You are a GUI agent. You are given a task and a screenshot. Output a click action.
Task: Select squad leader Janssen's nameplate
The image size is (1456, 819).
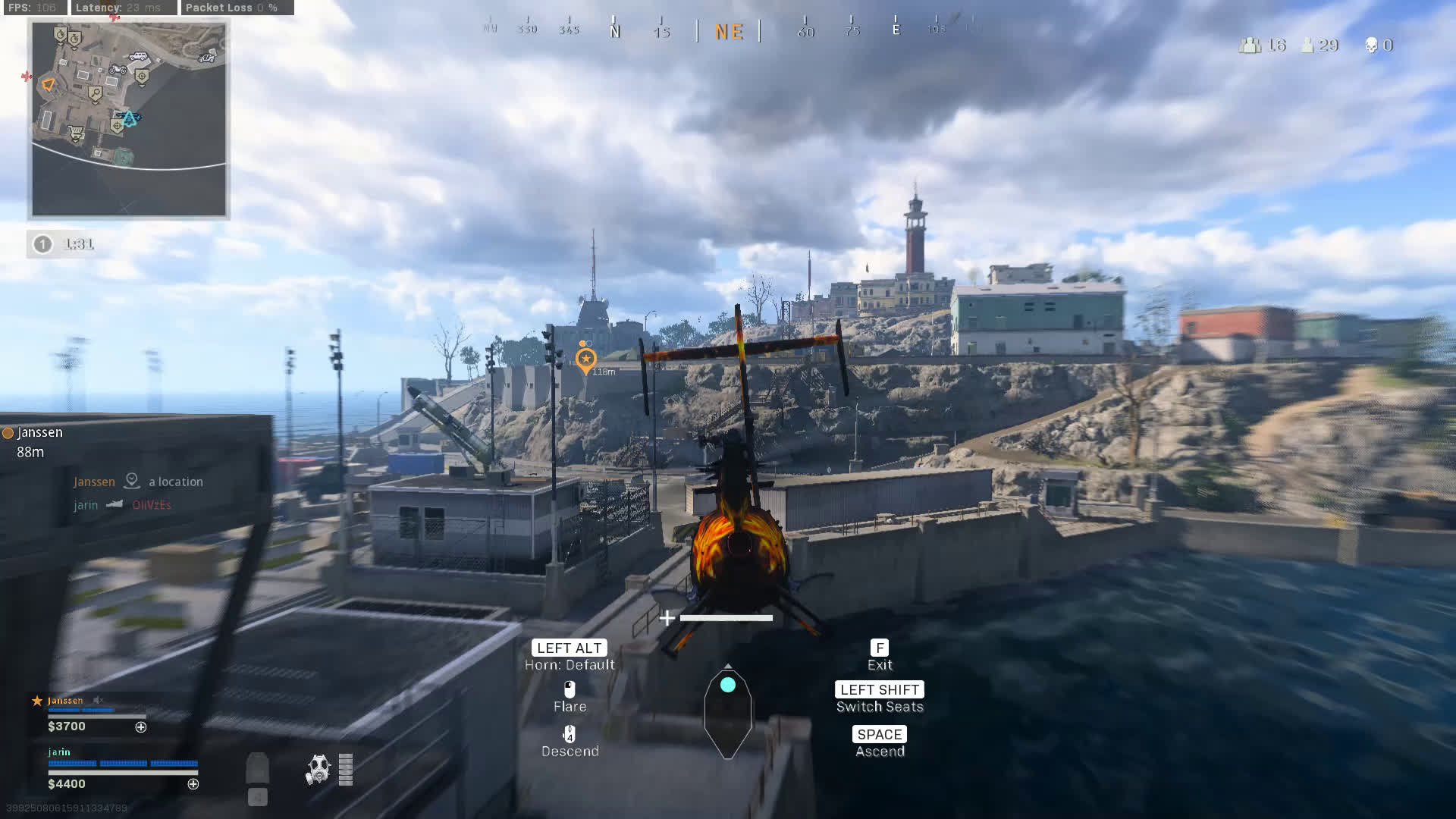65,701
